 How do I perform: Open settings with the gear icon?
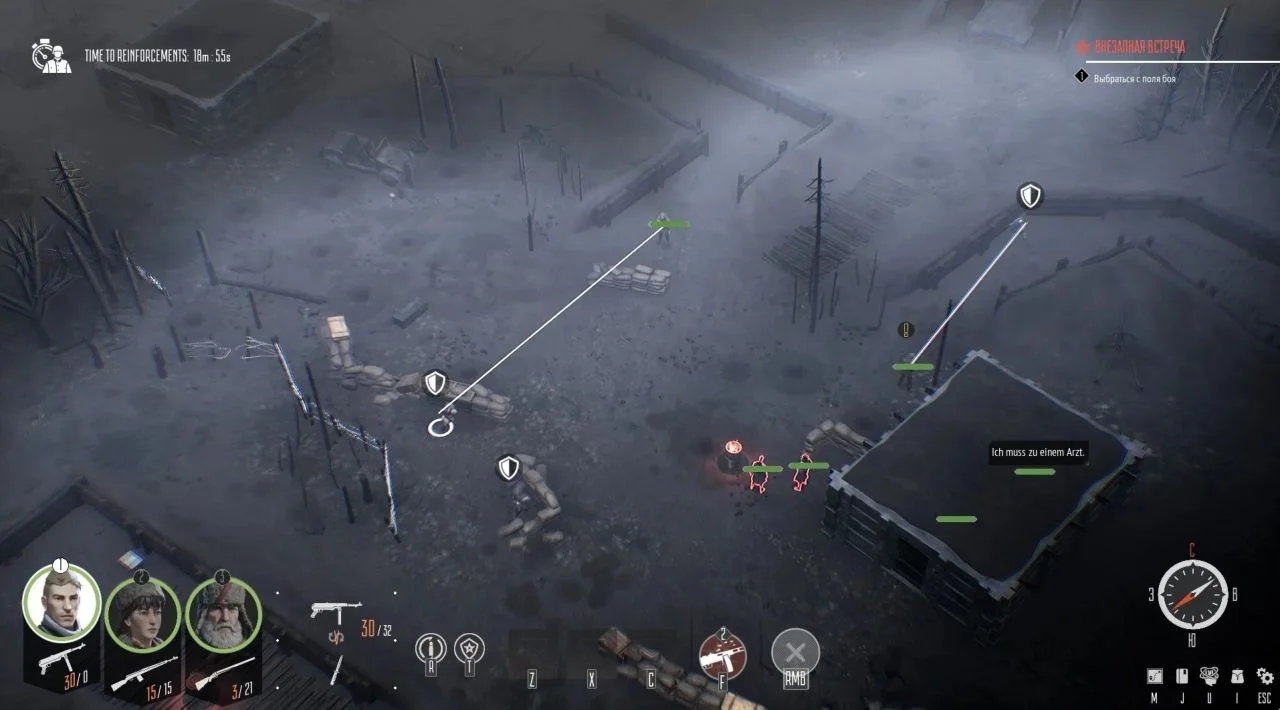pyautogui.click(x=1265, y=676)
